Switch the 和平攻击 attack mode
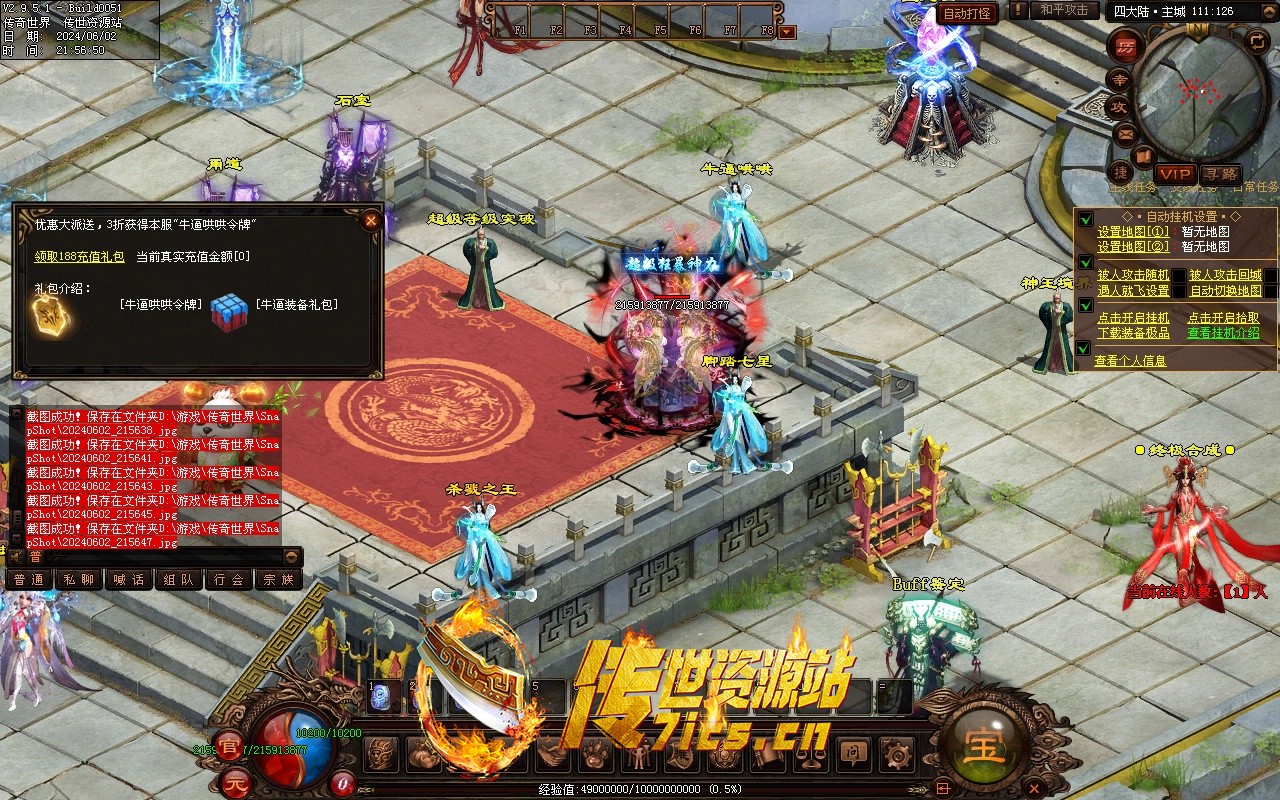Screen dimensions: 1280x800 tap(1064, 10)
